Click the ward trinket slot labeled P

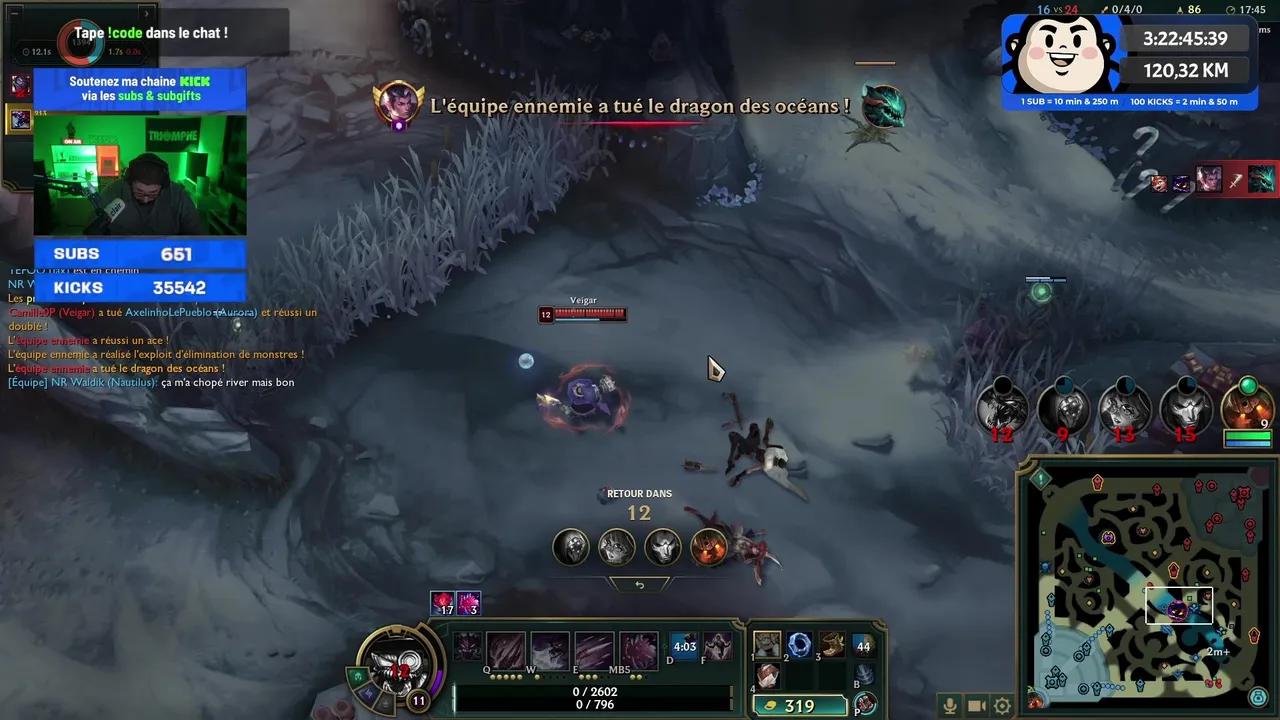click(x=868, y=703)
